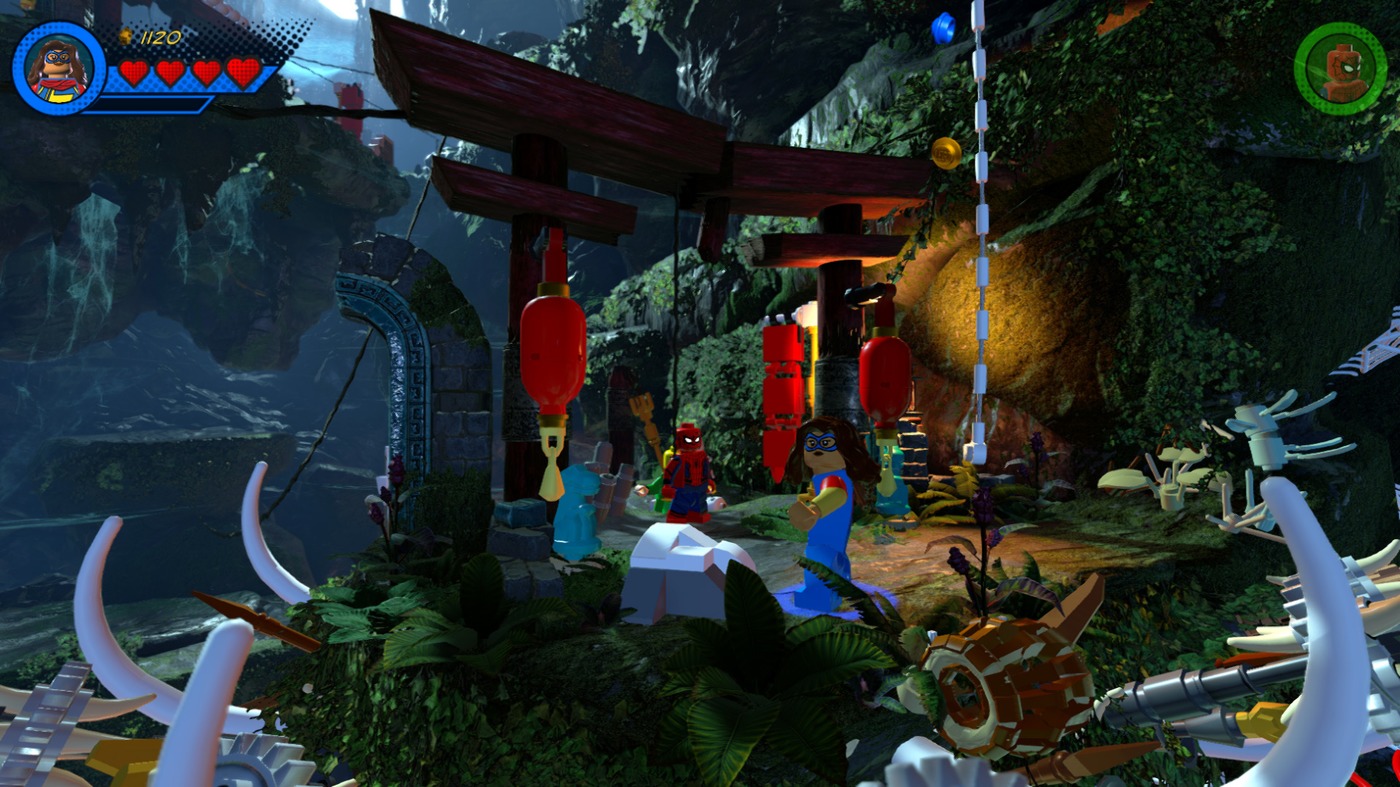Select the Ms. Marvel character portrait
The image size is (1400, 787).
point(59,68)
